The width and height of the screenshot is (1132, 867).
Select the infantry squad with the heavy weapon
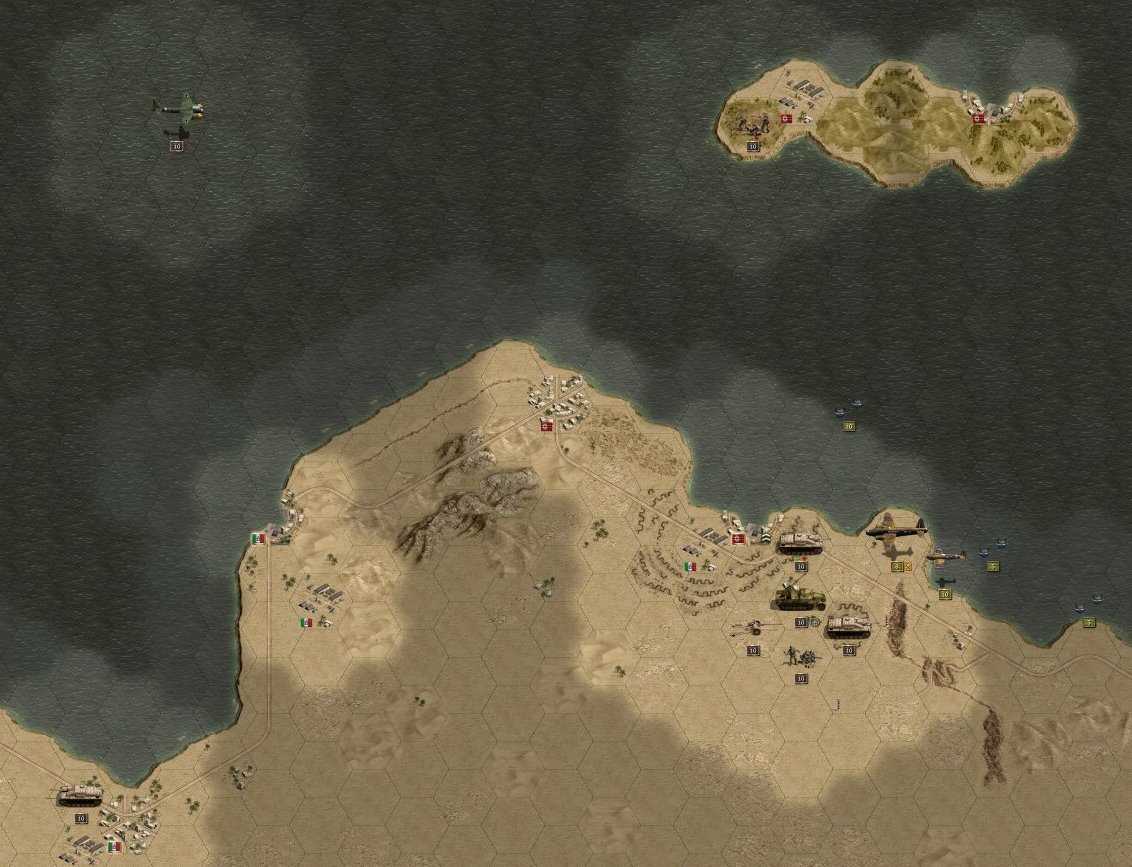coord(800,657)
